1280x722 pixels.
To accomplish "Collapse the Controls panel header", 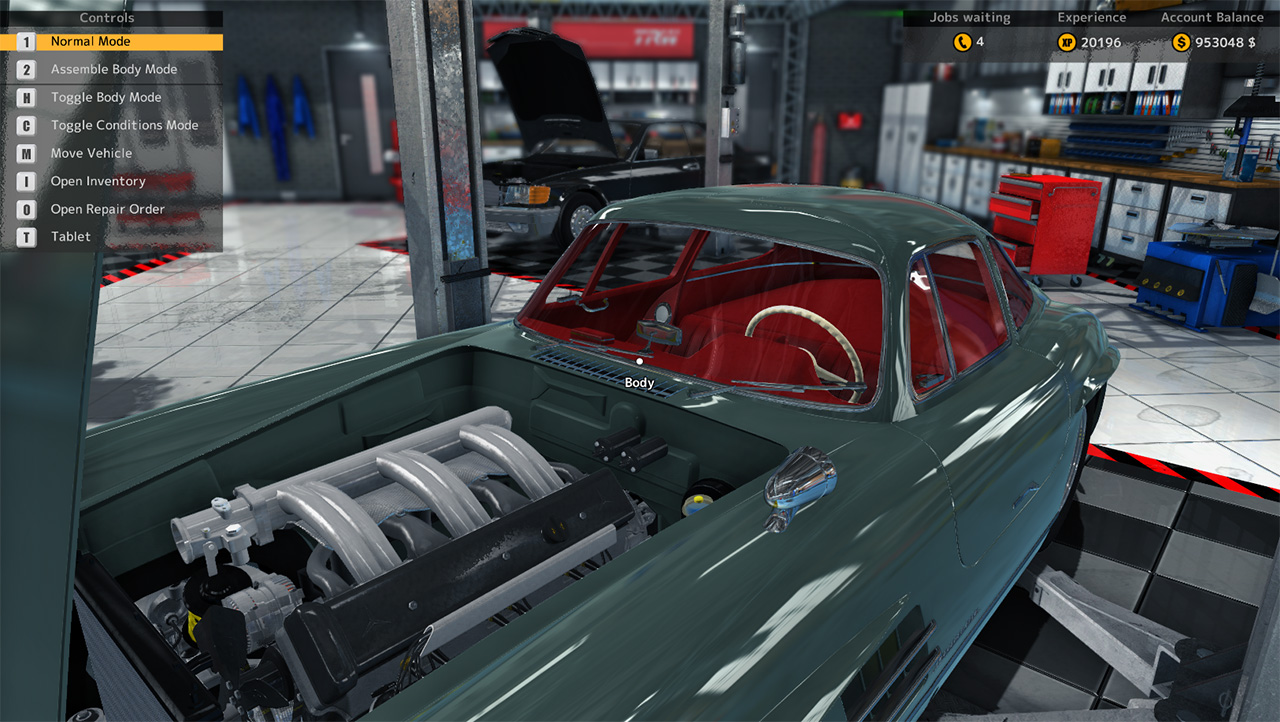I will [x=106, y=17].
